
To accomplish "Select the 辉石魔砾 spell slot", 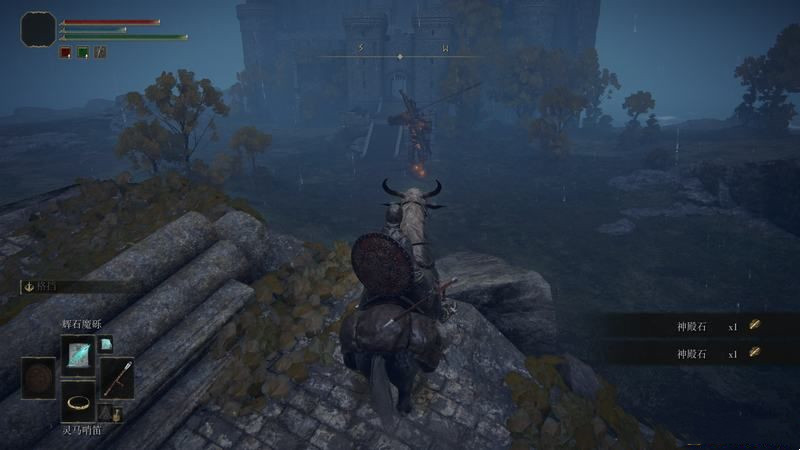I will [x=77, y=353].
